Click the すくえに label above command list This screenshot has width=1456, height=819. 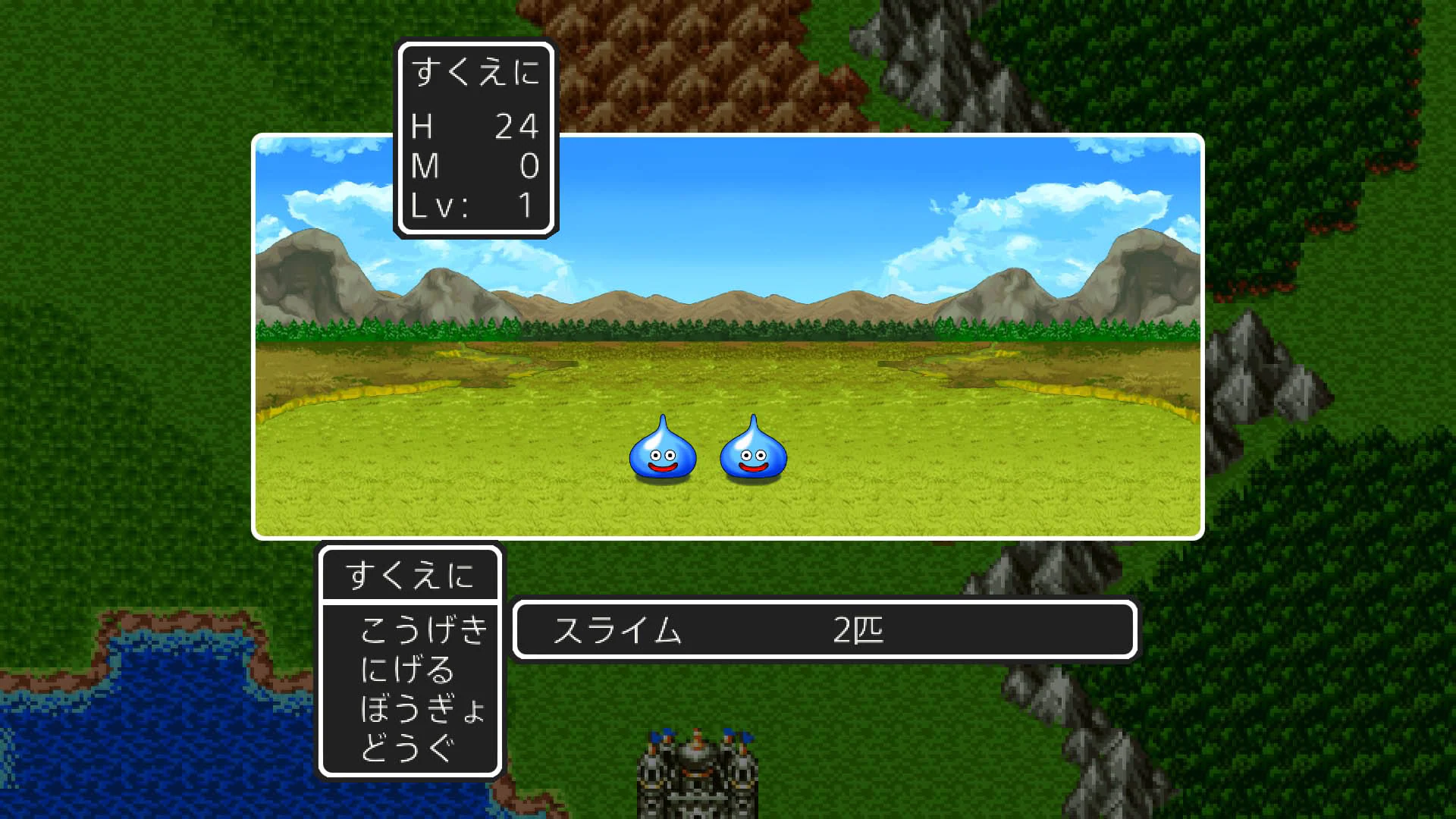[x=410, y=575]
